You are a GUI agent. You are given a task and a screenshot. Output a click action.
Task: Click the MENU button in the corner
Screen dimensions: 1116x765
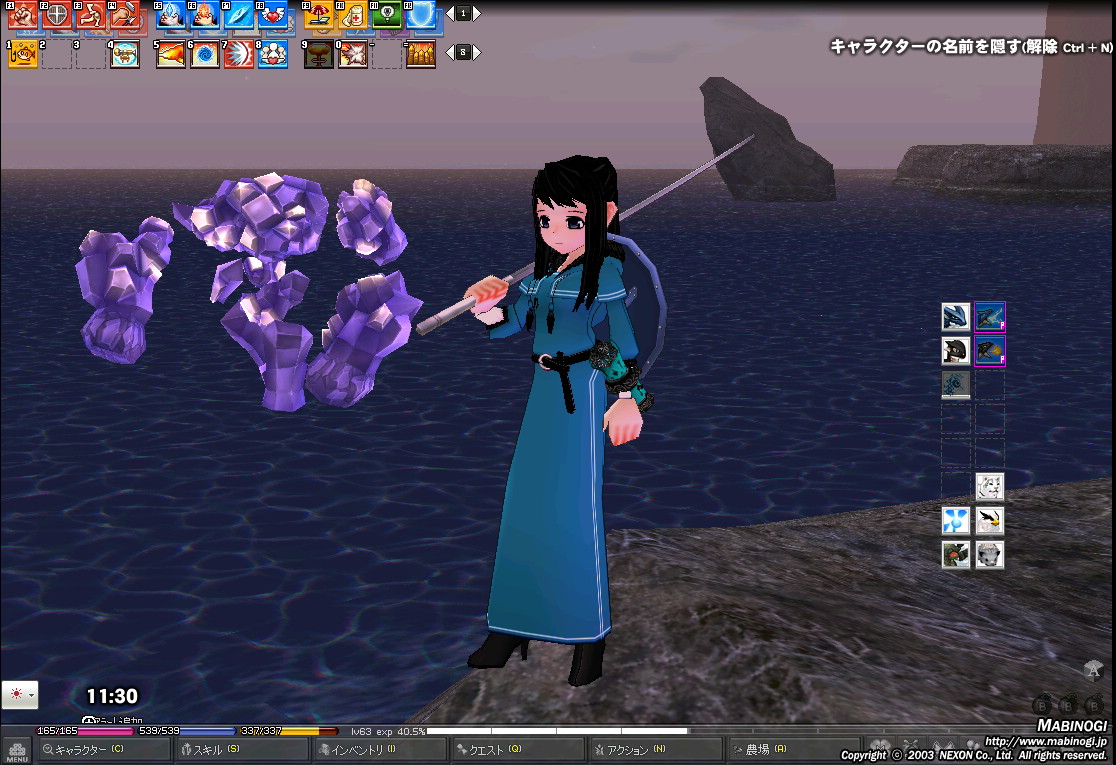16,751
